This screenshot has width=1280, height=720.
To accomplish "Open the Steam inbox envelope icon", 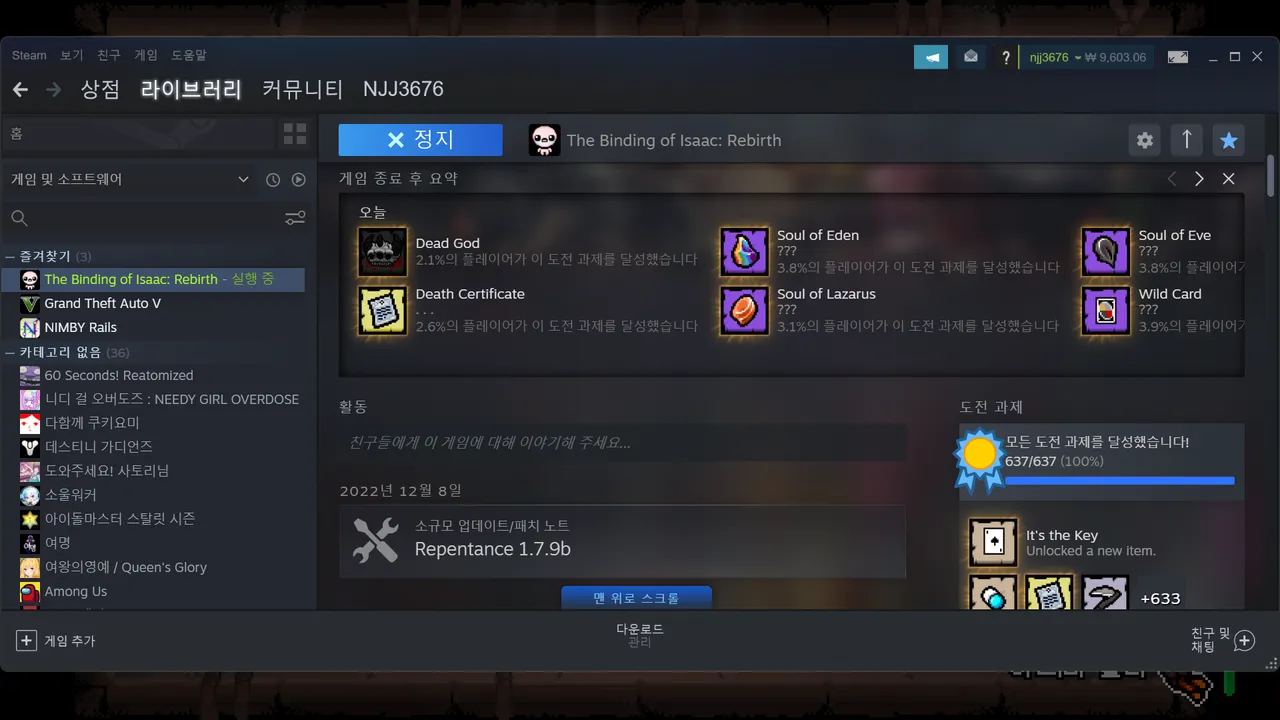I will [x=970, y=57].
